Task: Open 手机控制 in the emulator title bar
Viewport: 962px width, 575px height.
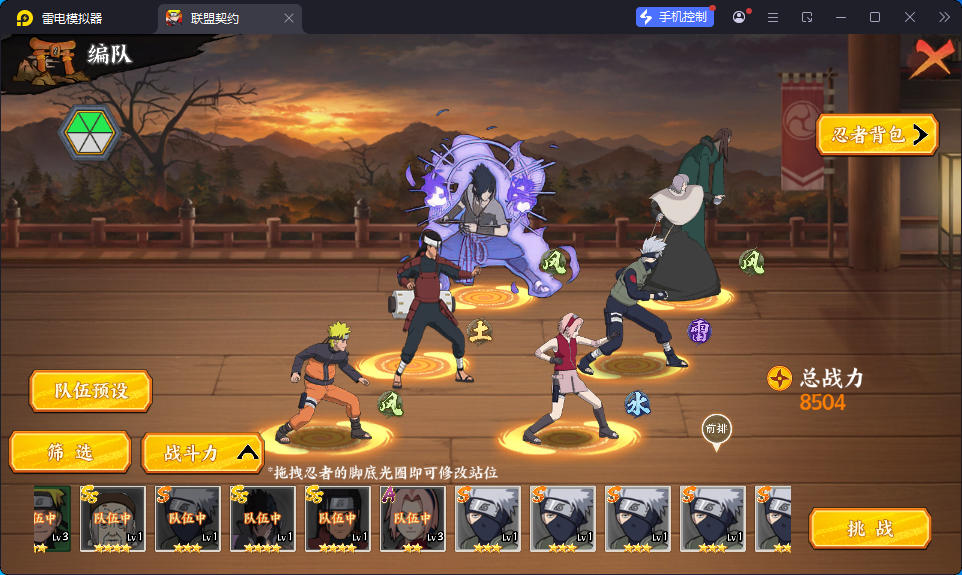Action: tap(674, 17)
